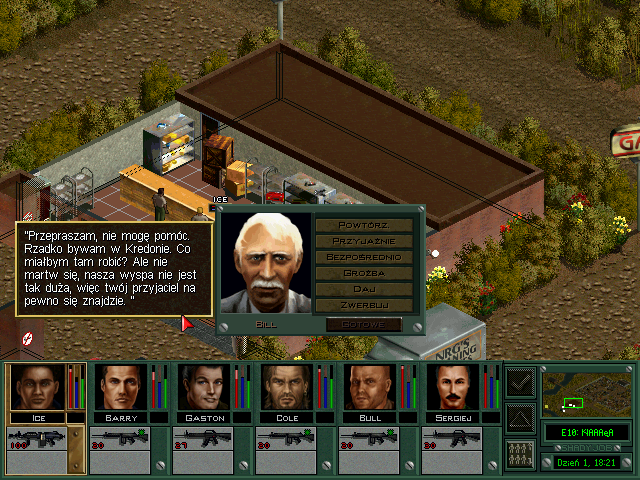Choose the Powtórz dialogue option
The image size is (640, 480).
tap(364, 224)
